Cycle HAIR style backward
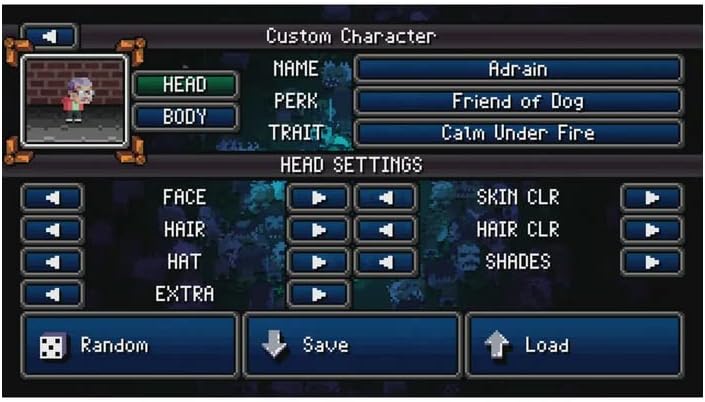Image resolution: width=705 pixels, height=402 pixels. (x=51, y=229)
